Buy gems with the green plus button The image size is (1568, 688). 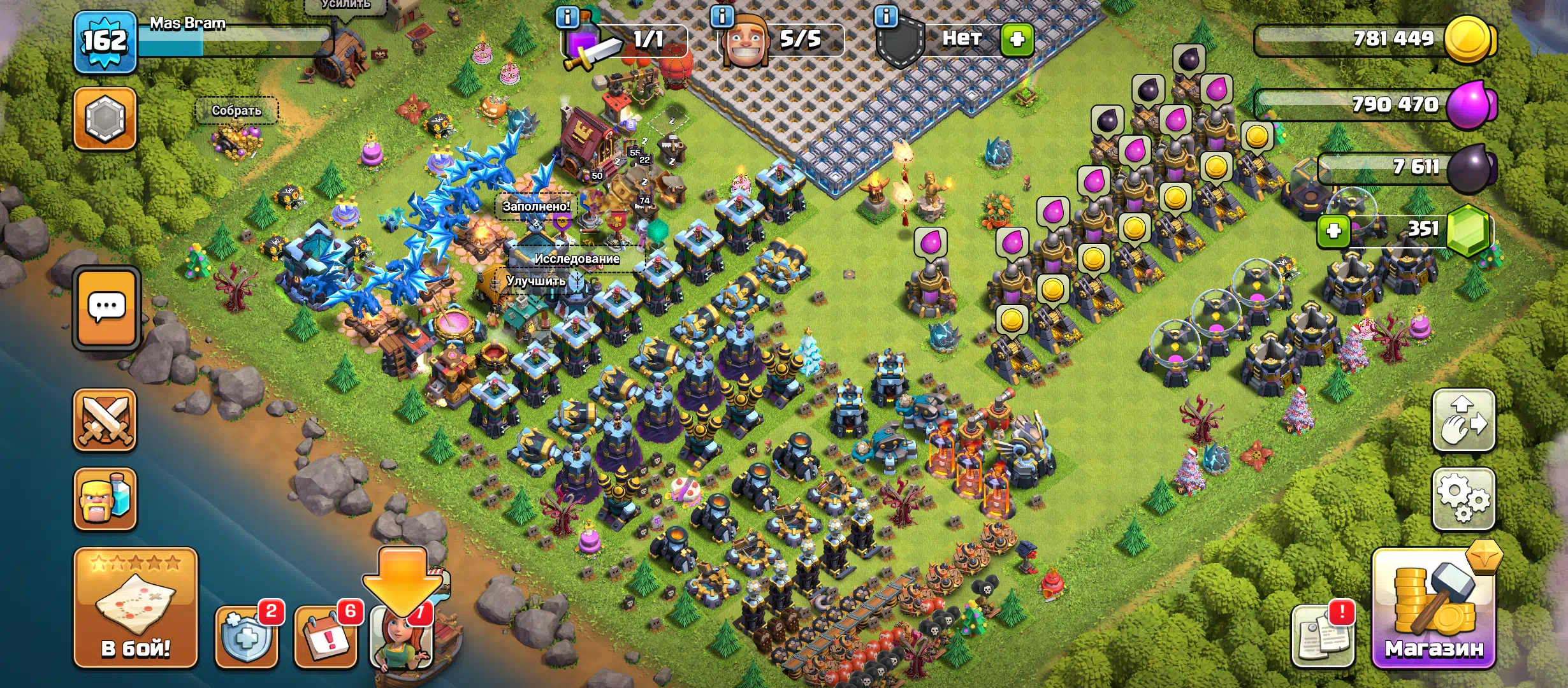[x=1333, y=231]
